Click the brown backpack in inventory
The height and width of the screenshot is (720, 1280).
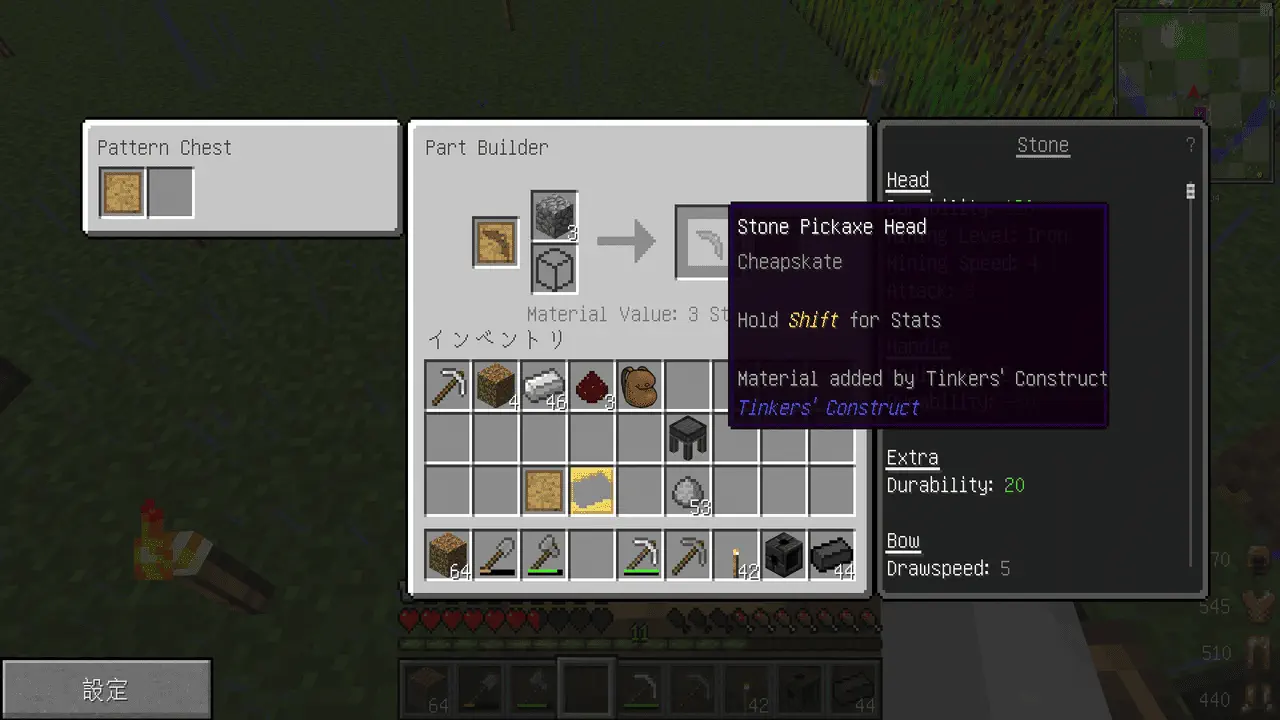640,385
